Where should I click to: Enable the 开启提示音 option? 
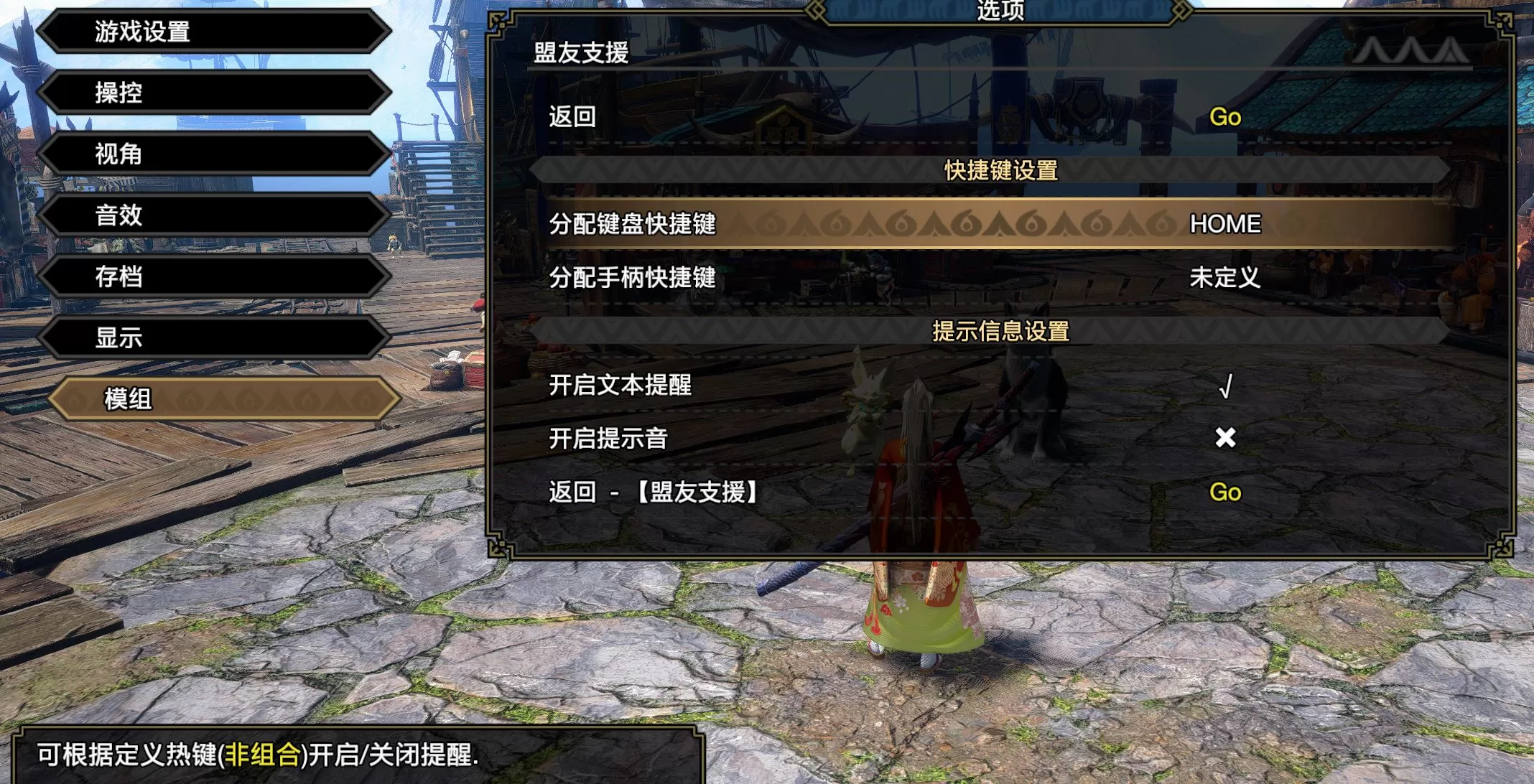click(x=1224, y=439)
